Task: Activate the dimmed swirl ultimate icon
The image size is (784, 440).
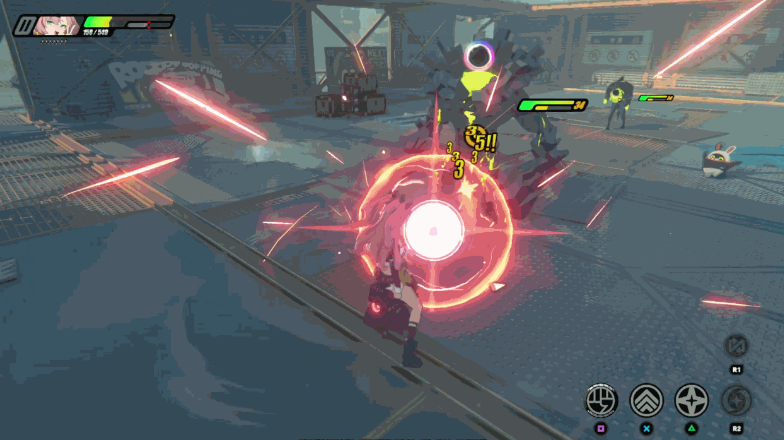Action: (737, 401)
